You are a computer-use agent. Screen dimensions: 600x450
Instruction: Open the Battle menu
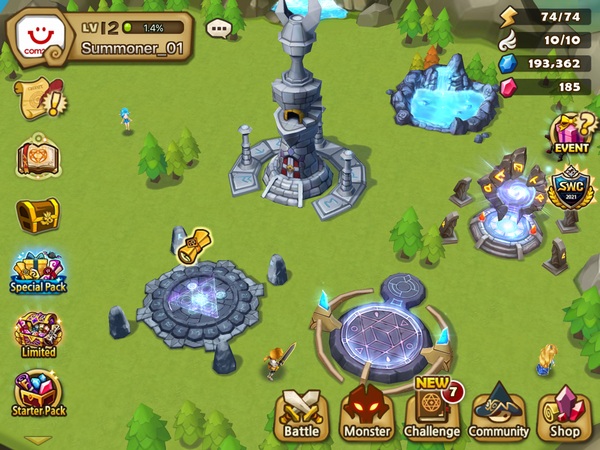tap(300, 412)
